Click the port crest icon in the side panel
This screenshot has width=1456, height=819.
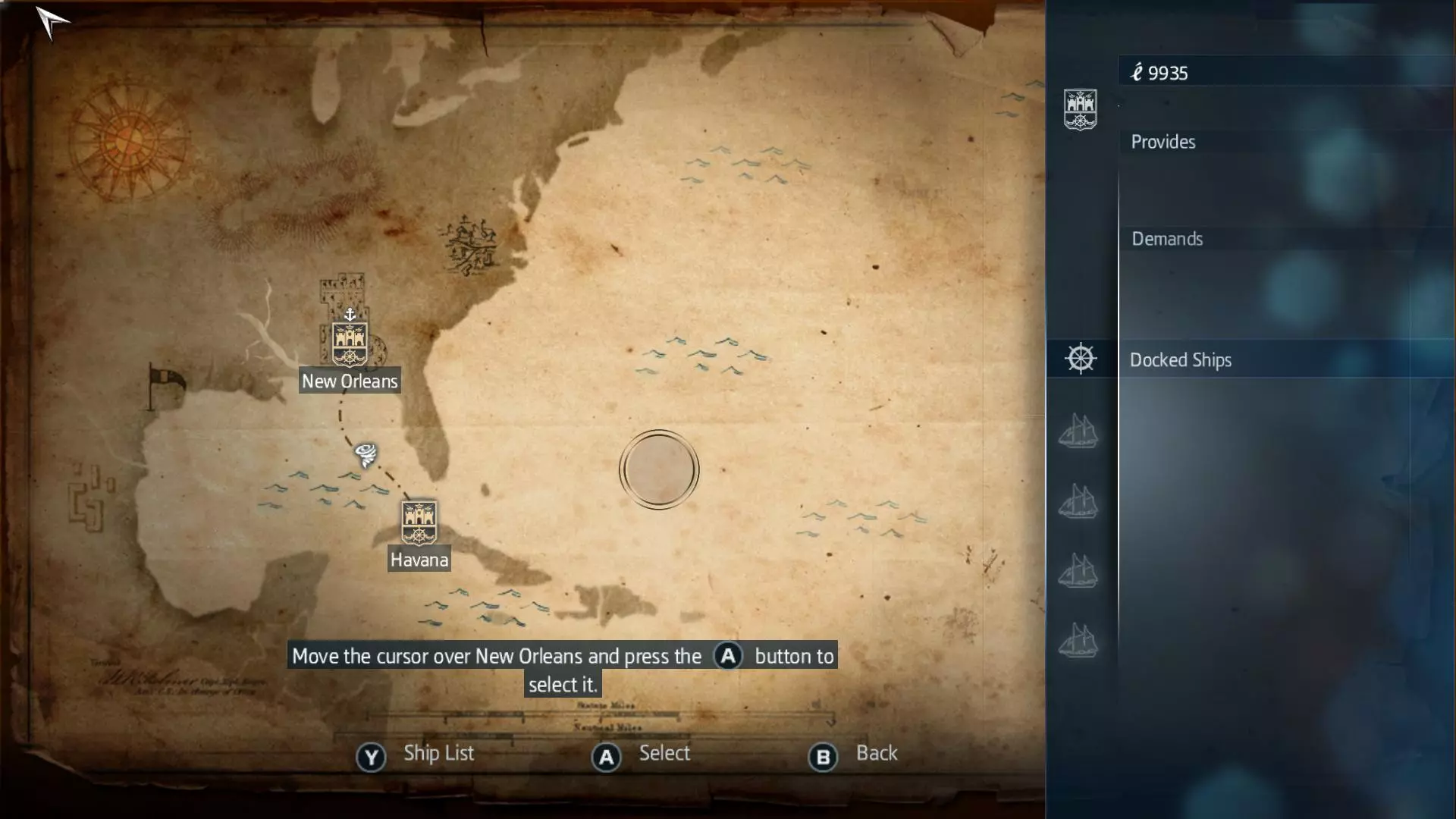(1080, 110)
